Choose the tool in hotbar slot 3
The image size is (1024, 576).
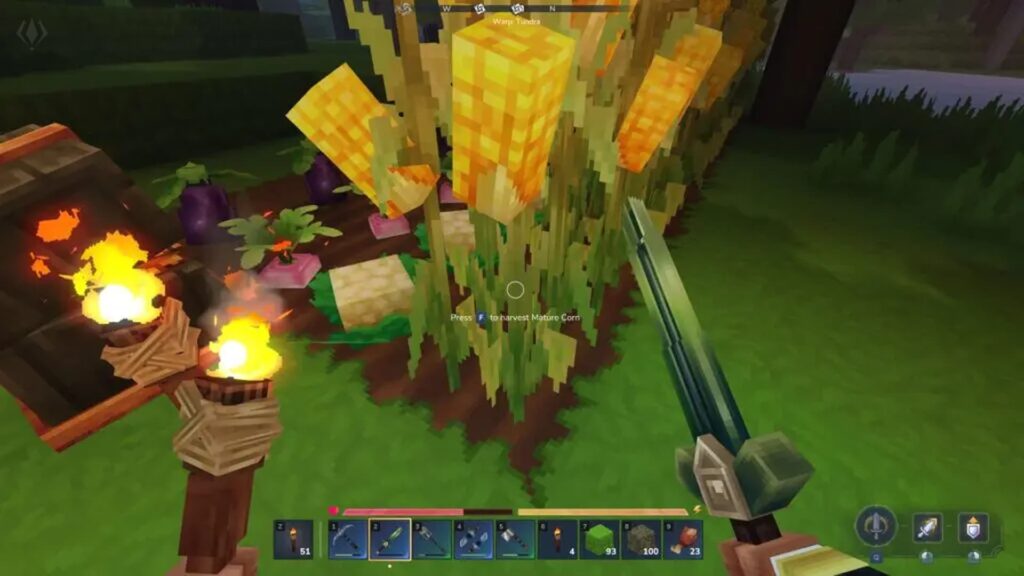point(431,540)
